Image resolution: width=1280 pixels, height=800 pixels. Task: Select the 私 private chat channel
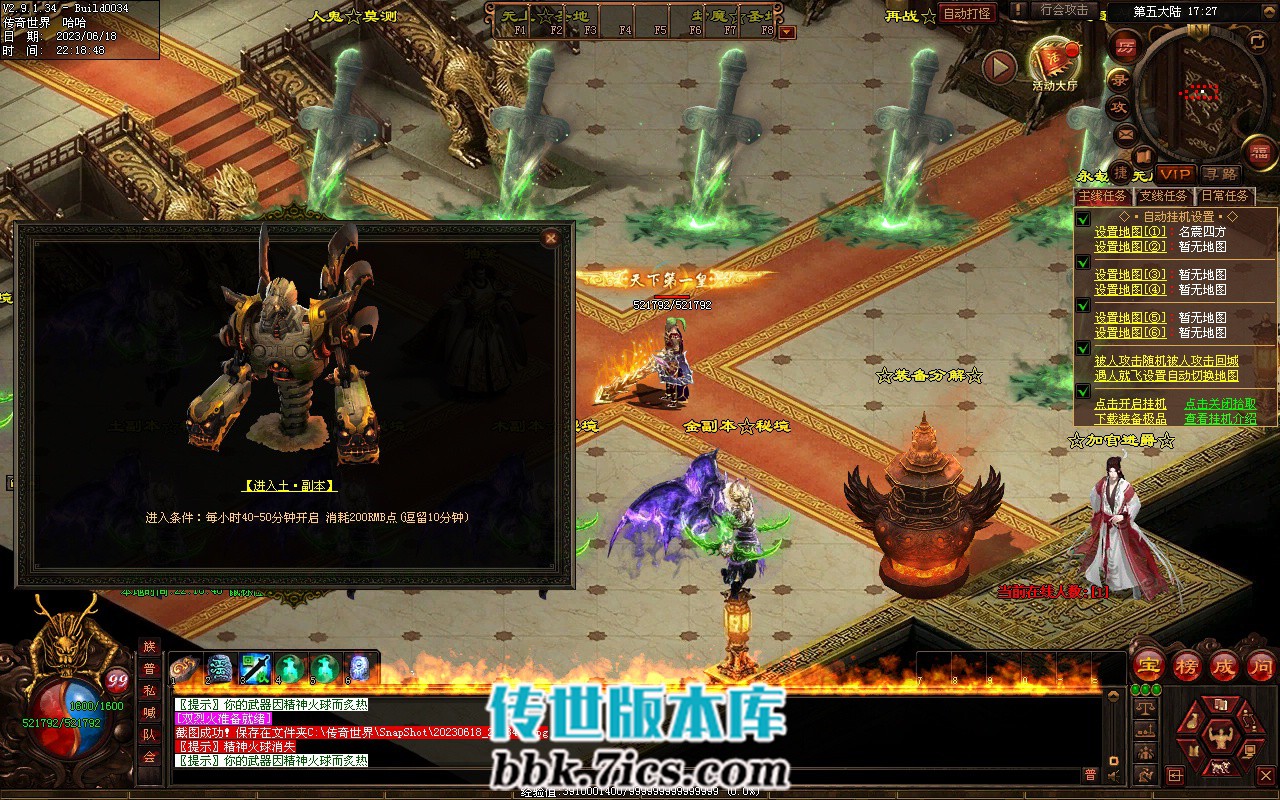(149, 691)
